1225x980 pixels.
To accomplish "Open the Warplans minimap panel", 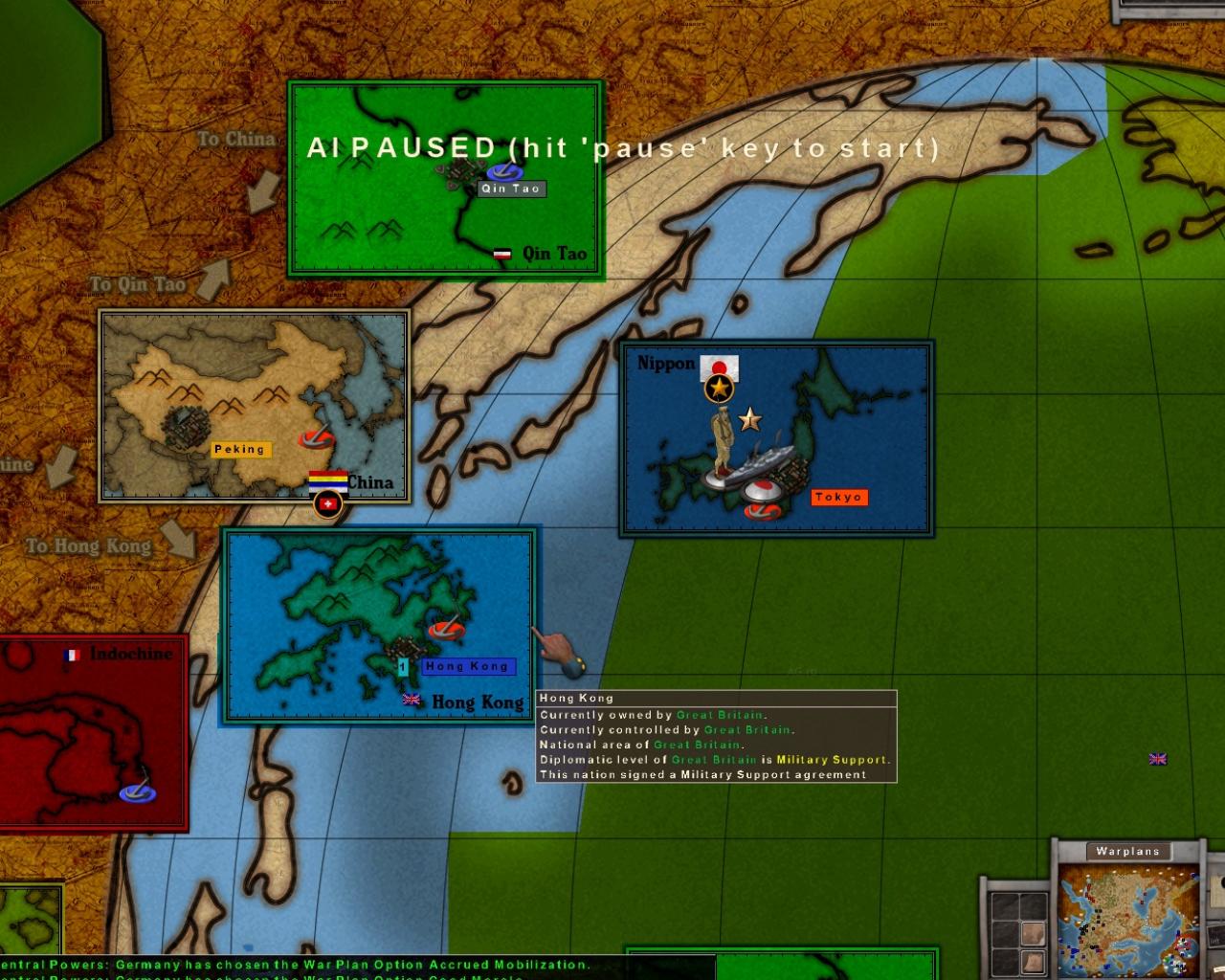I will tap(1127, 850).
